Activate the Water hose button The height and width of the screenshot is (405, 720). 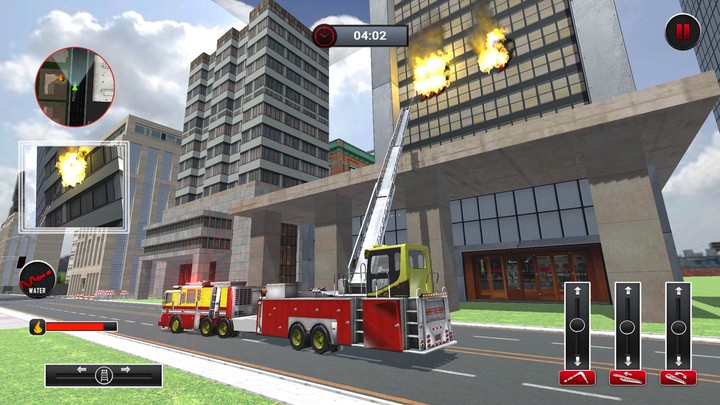[38, 277]
